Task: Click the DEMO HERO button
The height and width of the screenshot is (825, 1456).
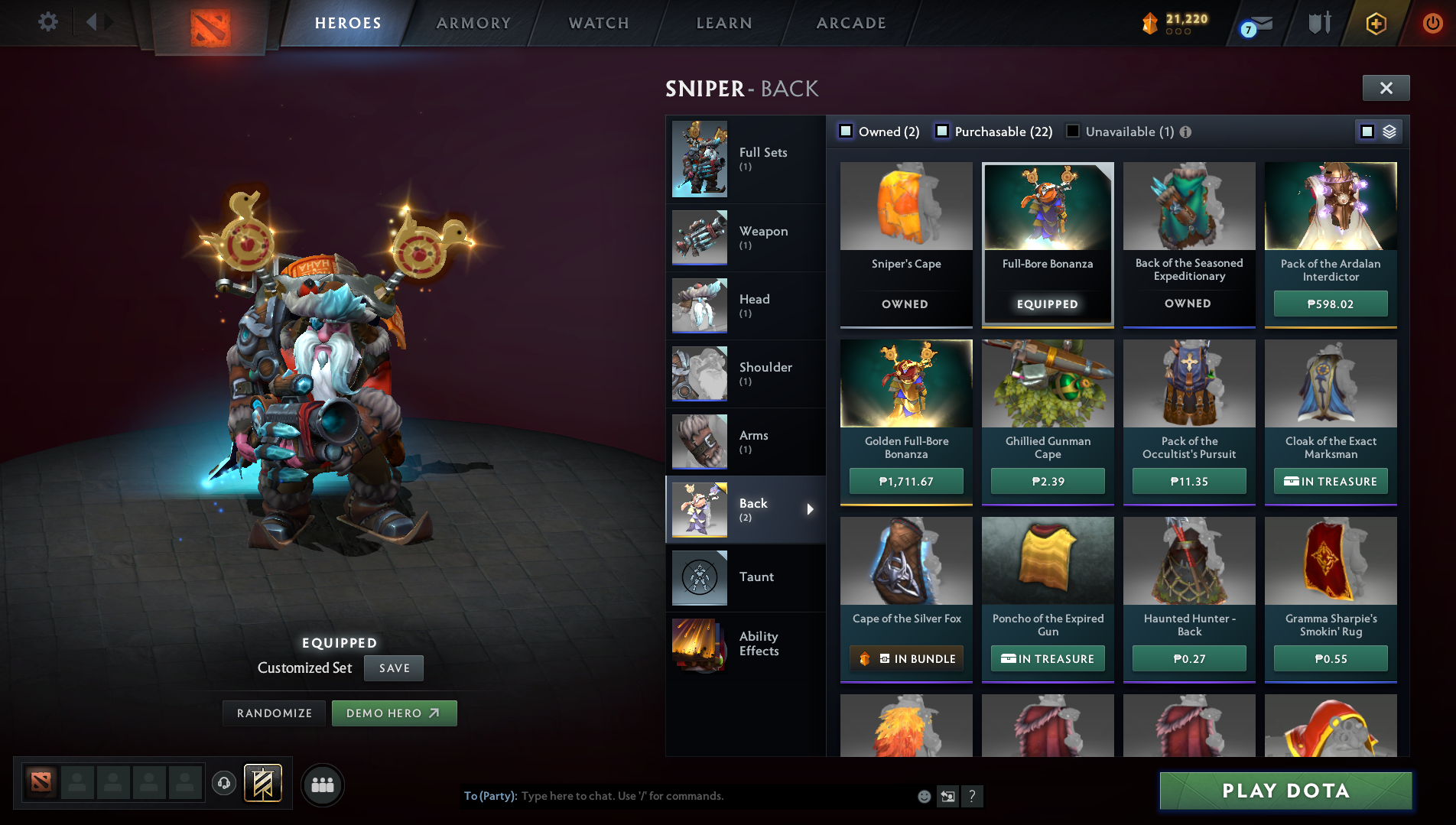Action: pos(394,713)
